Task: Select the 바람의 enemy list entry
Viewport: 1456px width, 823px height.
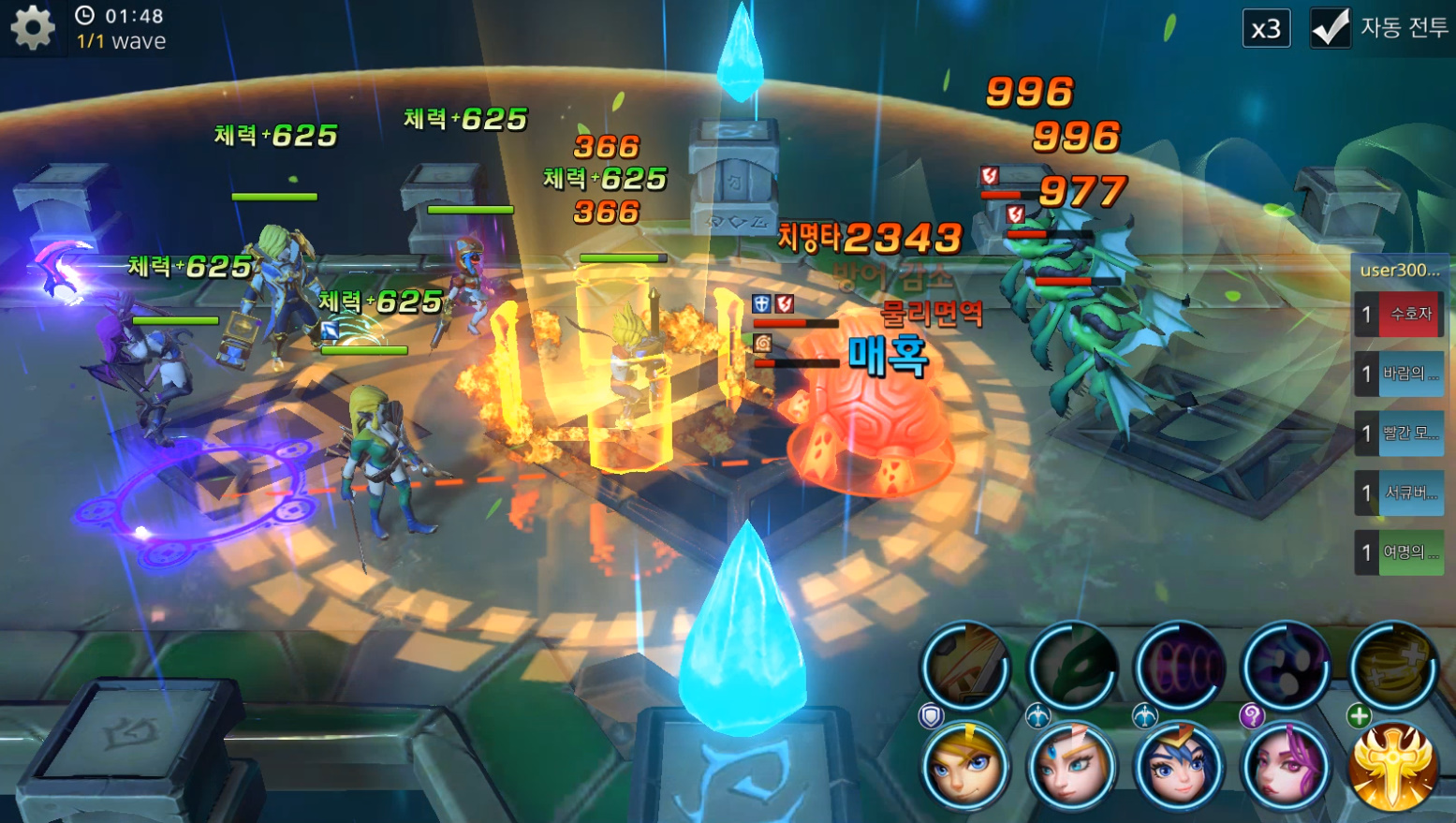Action: click(1400, 374)
